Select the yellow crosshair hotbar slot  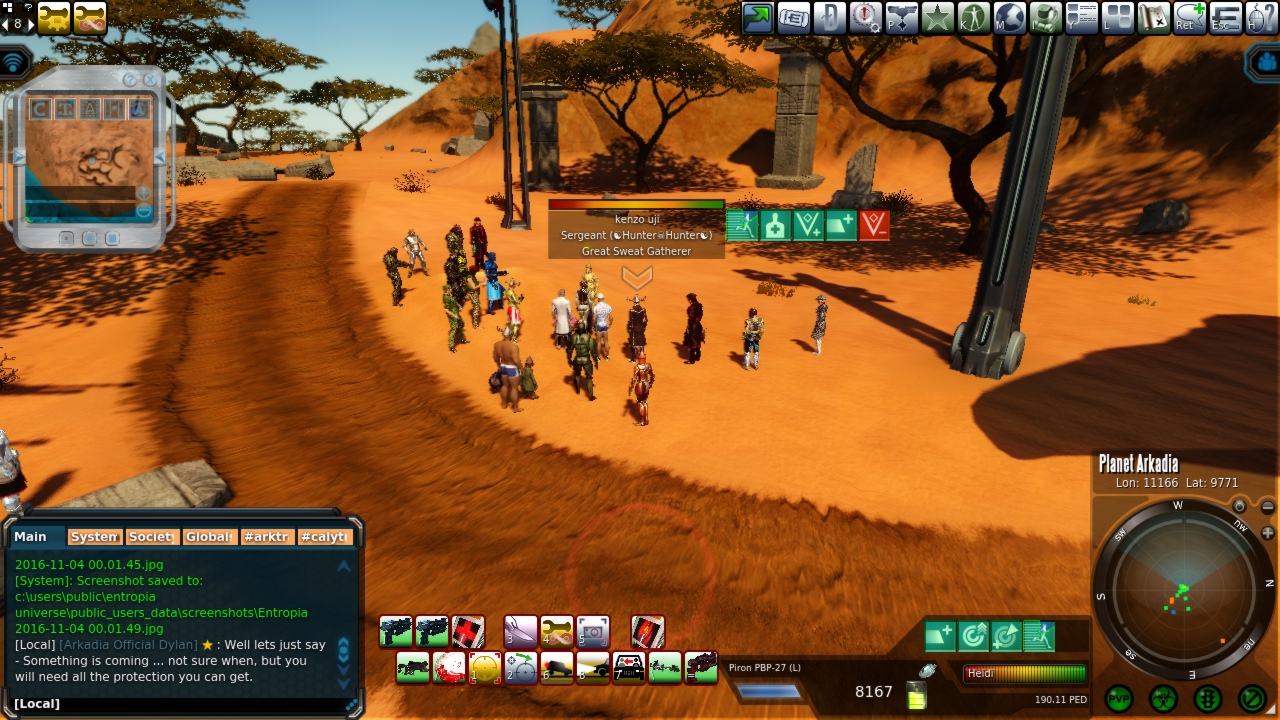point(485,667)
